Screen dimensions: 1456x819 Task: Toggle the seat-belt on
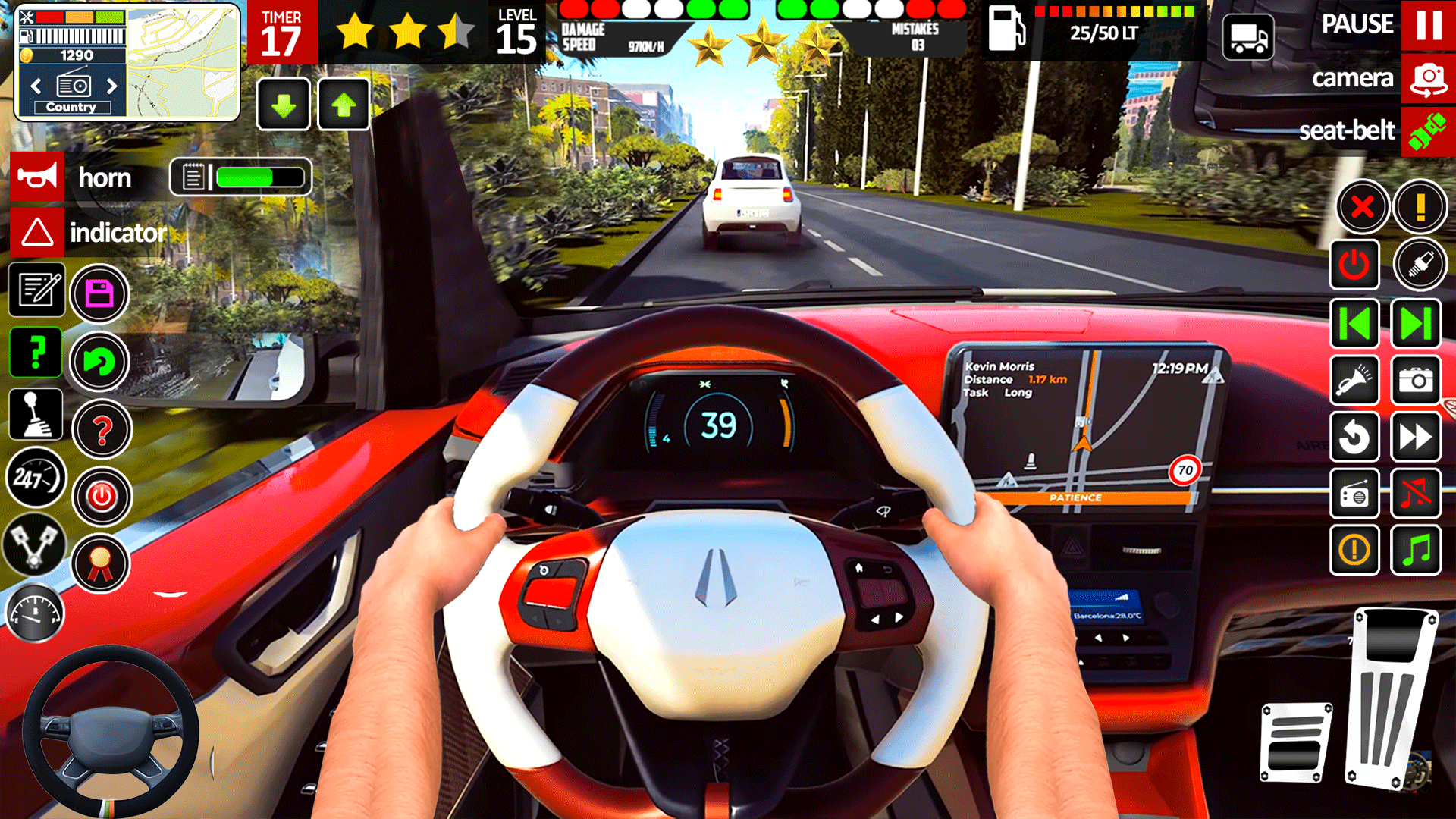pos(1429,130)
